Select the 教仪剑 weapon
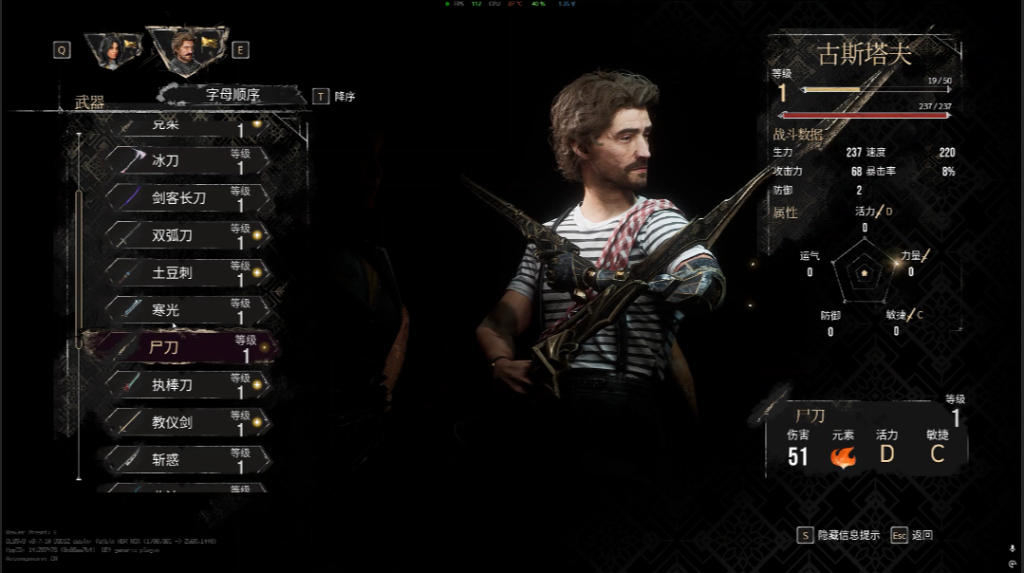The image size is (1024, 573). pyautogui.click(x=187, y=422)
